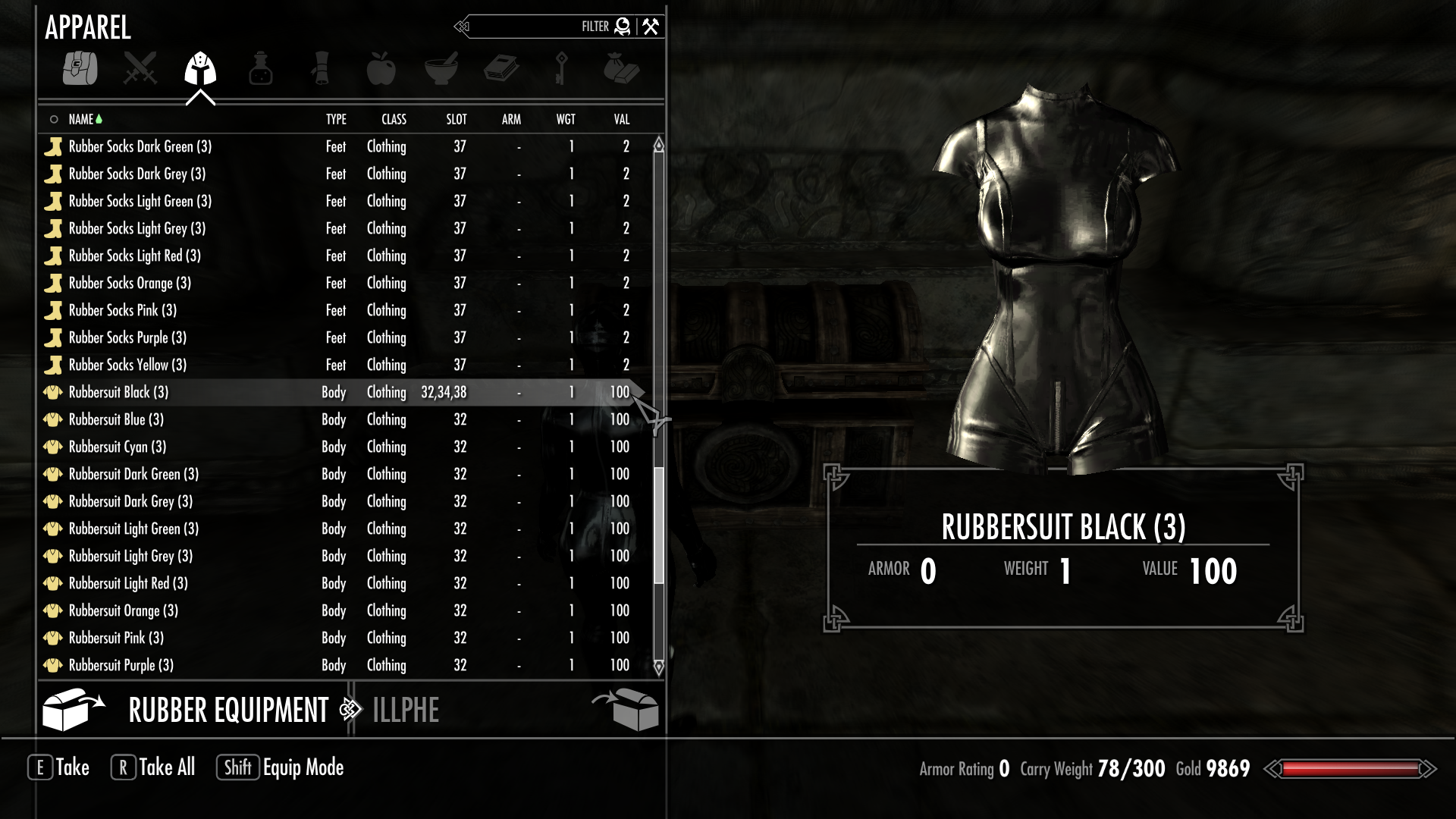Viewport: 1456px width, 819px height.
Task: Click the scrollbar down arrow
Action: pos(658,667)
